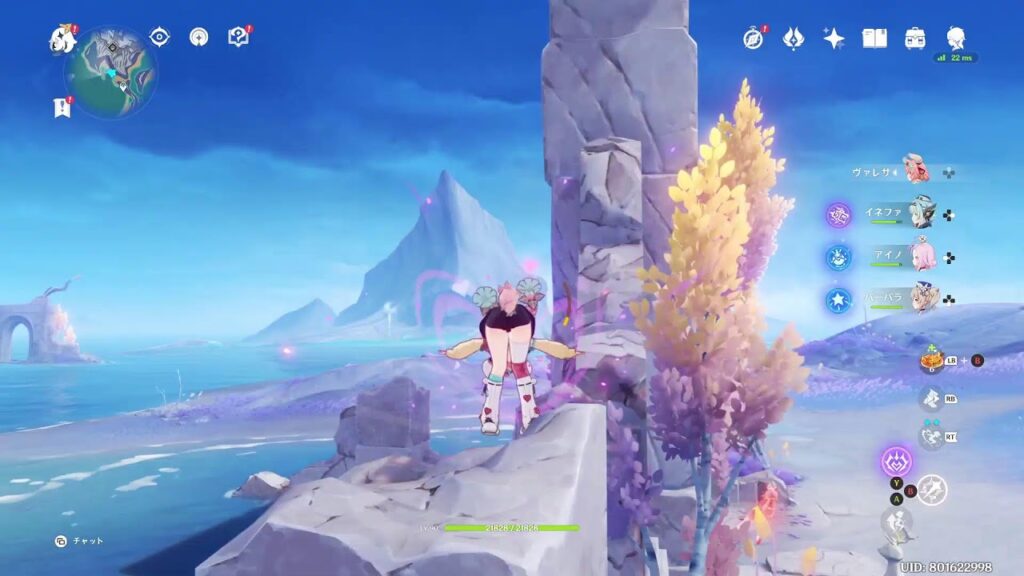This screenshot has width=1024, height=576.
Task: Open the compass events icon
Action: [x=753, y=38]
